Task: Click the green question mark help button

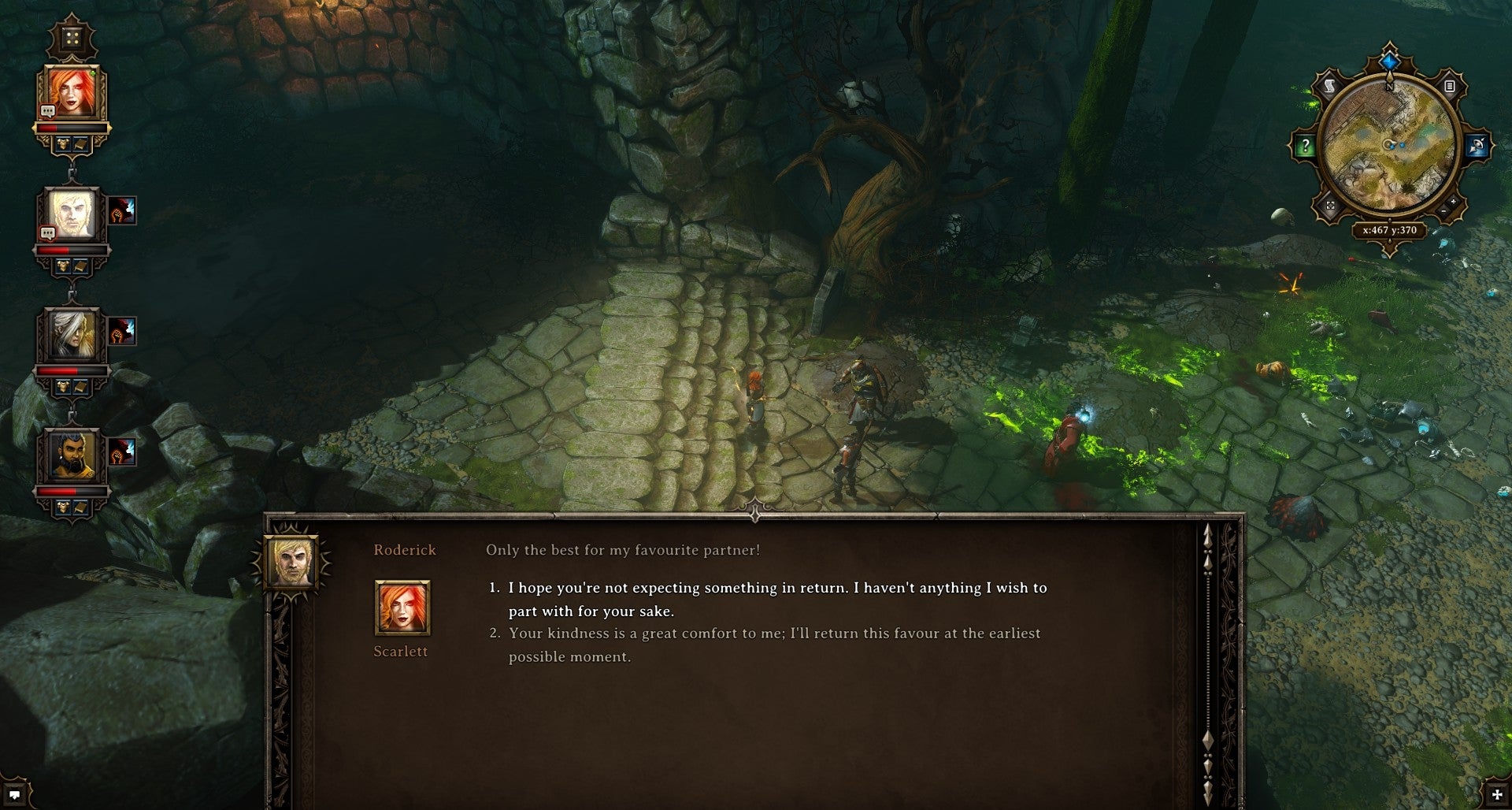Action: coord(1305,146)
